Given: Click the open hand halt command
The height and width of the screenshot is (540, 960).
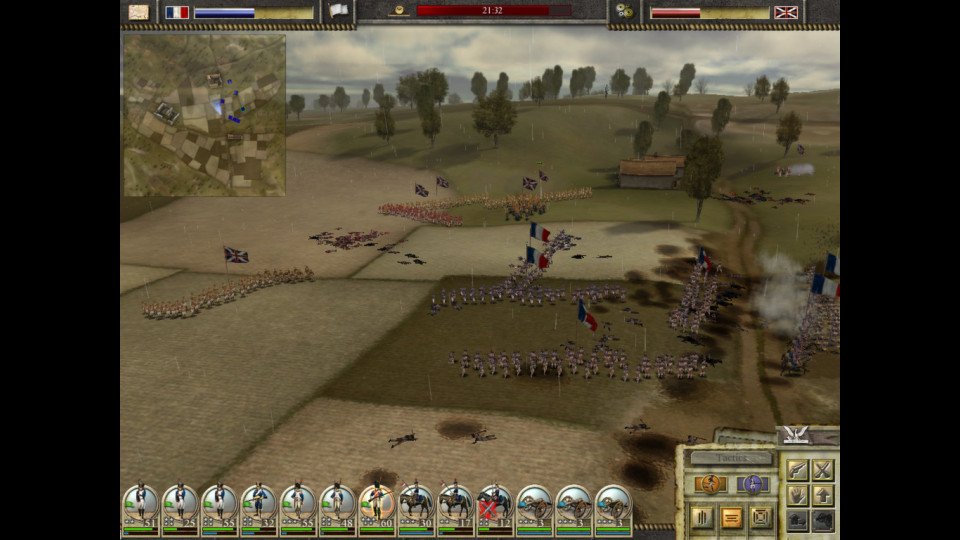Looking at the screenshot, I should [x=797, y=496].
